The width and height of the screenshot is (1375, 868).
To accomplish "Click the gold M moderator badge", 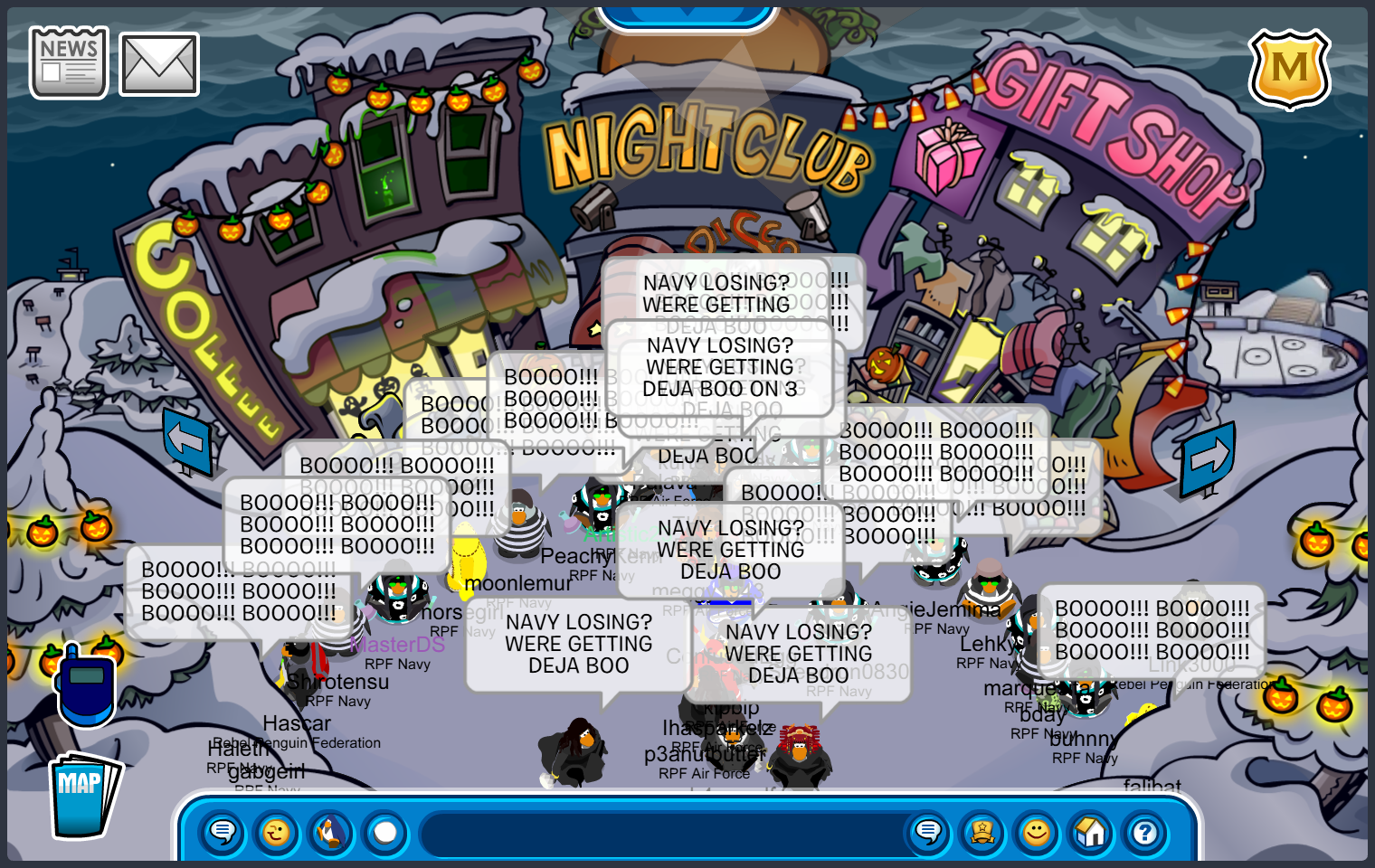I will click(x=1289, y=69).
